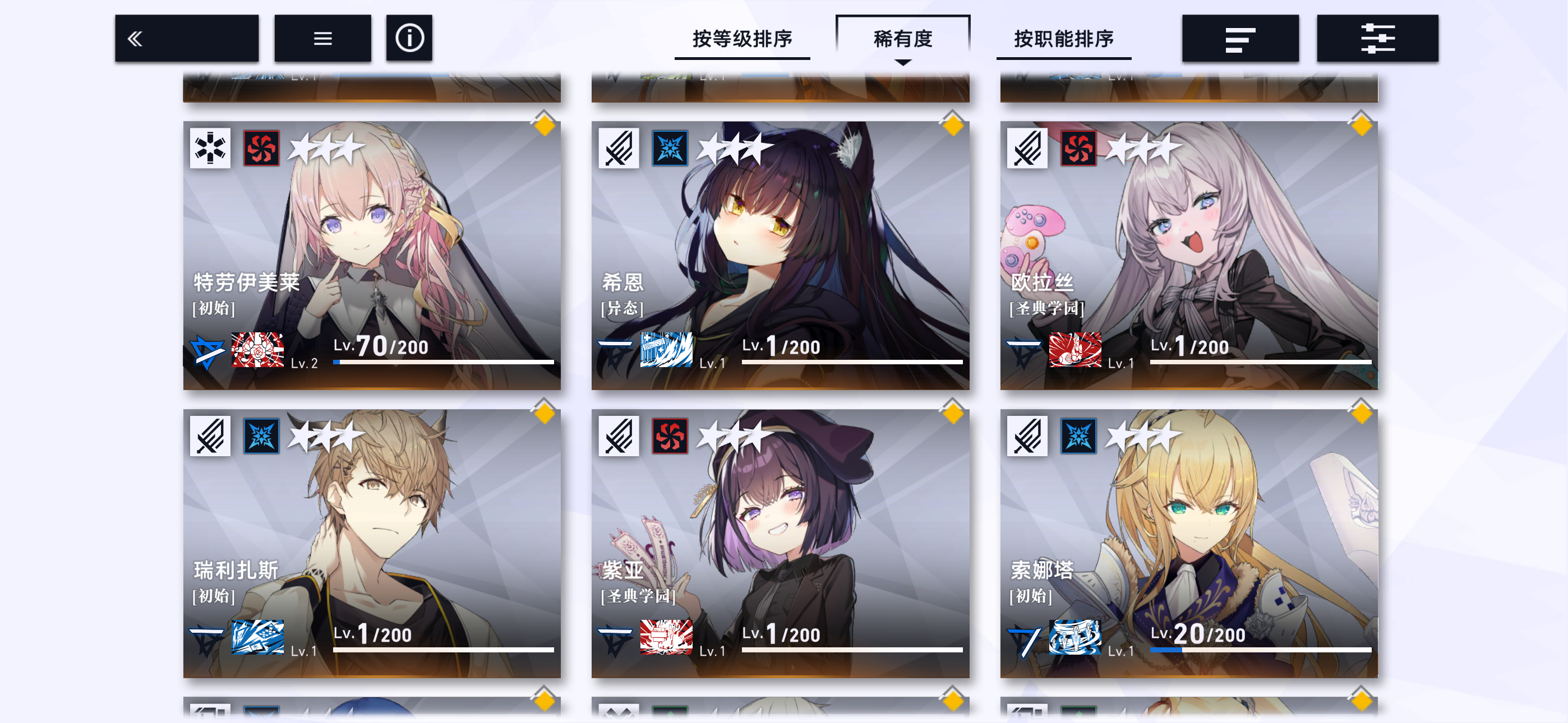
Task: Select 特劳伊美莱's class icon on her card
Action: point(211,147)
